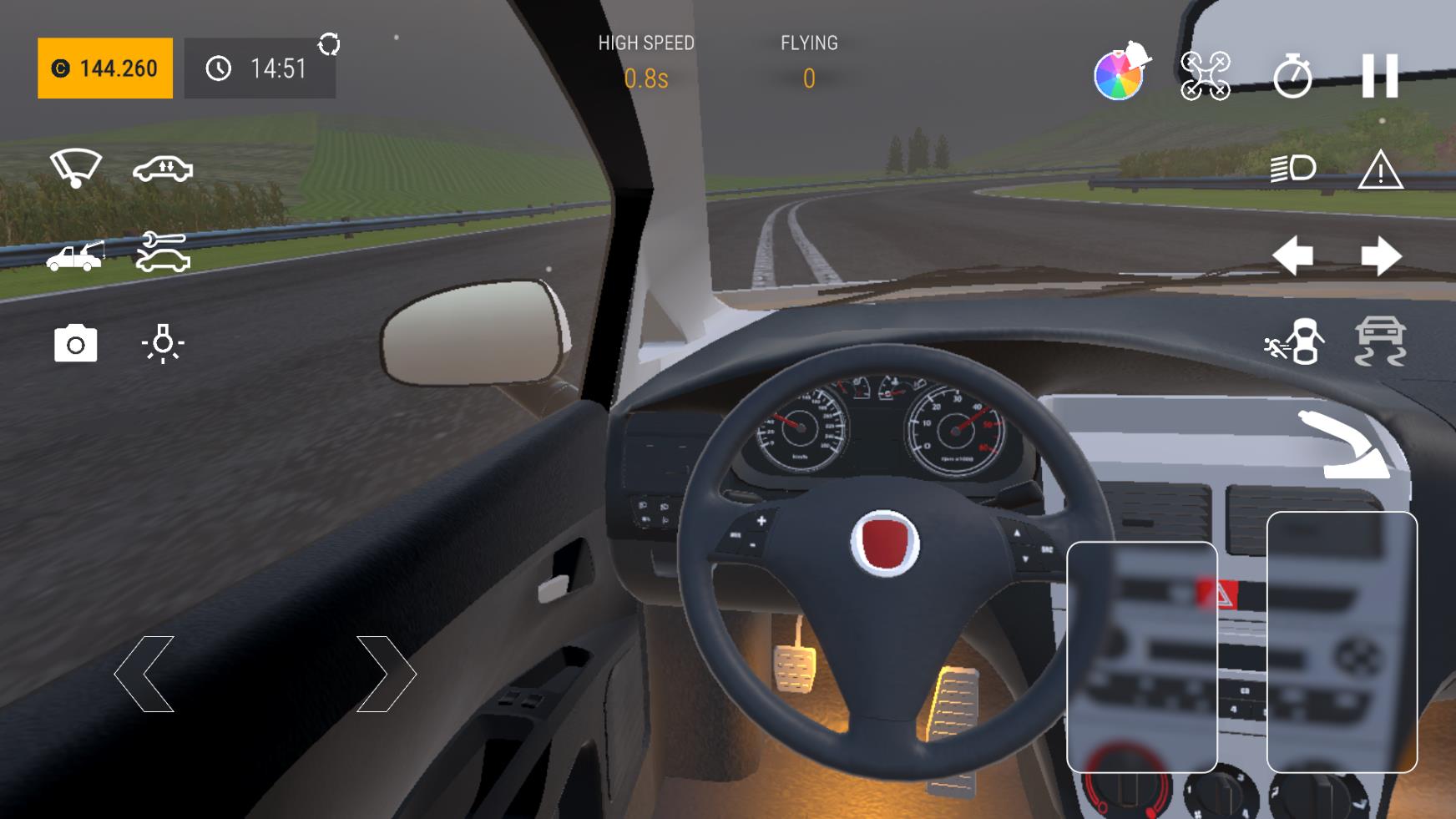Toggle the windshield wipers

pos(73,169)
